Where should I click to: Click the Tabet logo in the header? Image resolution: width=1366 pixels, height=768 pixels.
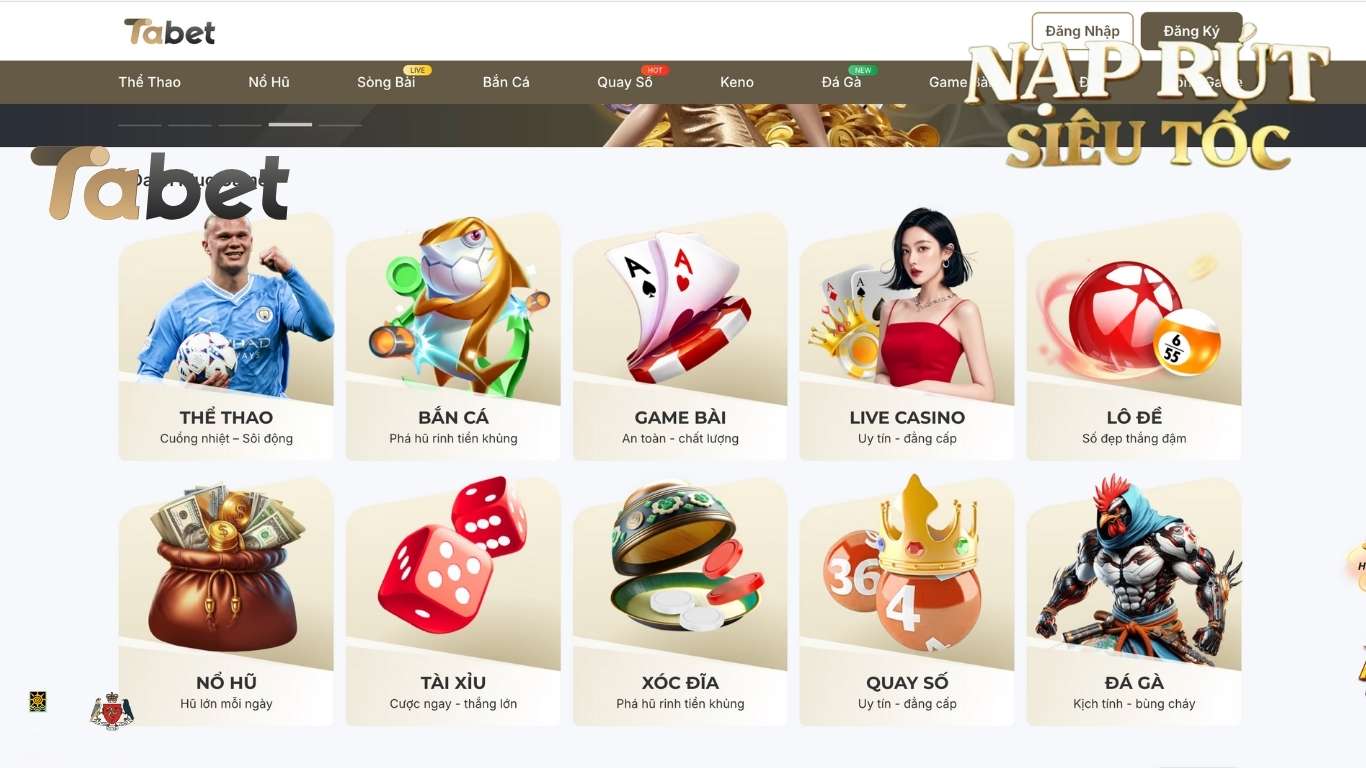click(x=170, y=31)
